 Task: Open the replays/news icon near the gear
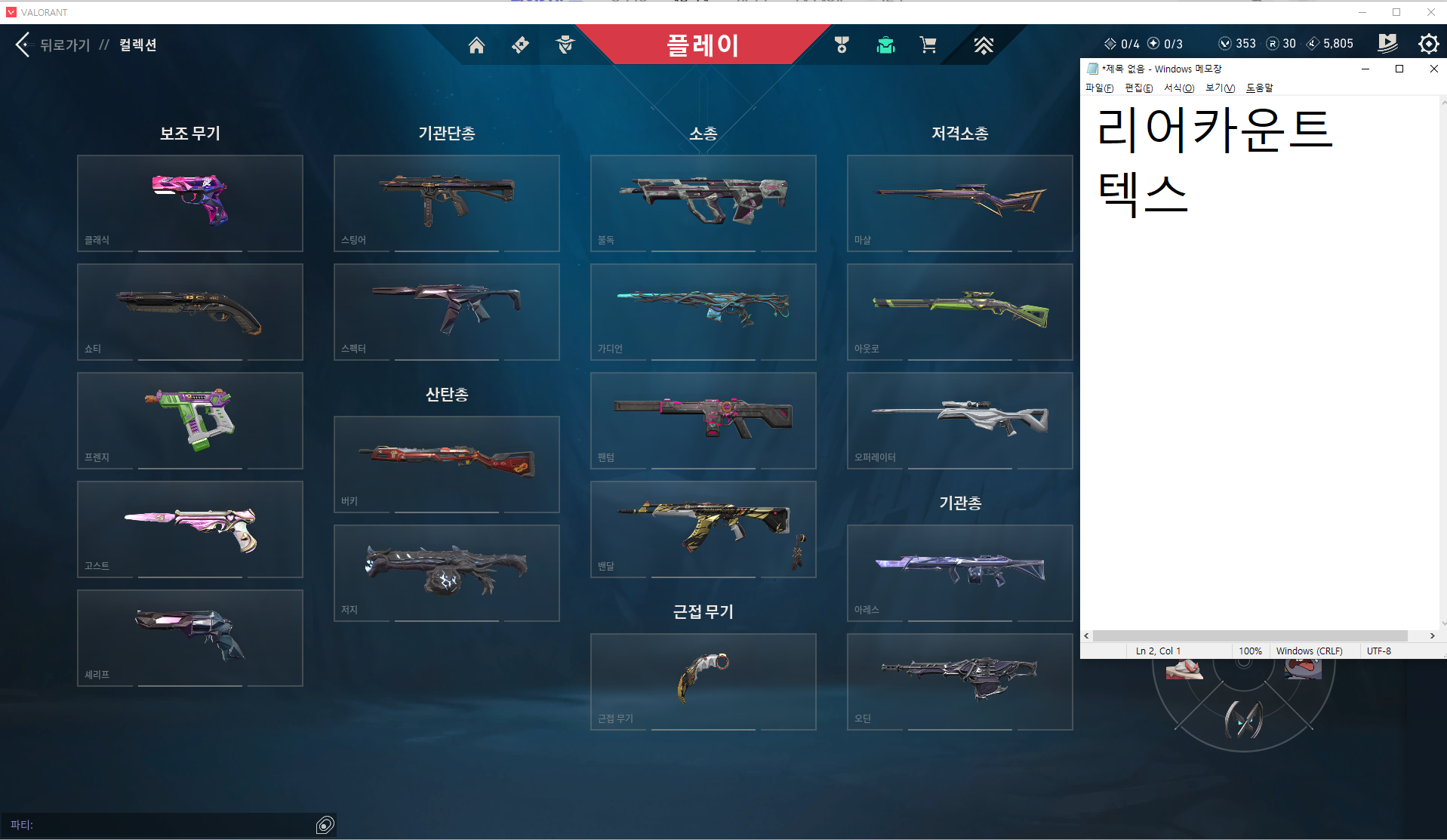tap(1387, 44)
